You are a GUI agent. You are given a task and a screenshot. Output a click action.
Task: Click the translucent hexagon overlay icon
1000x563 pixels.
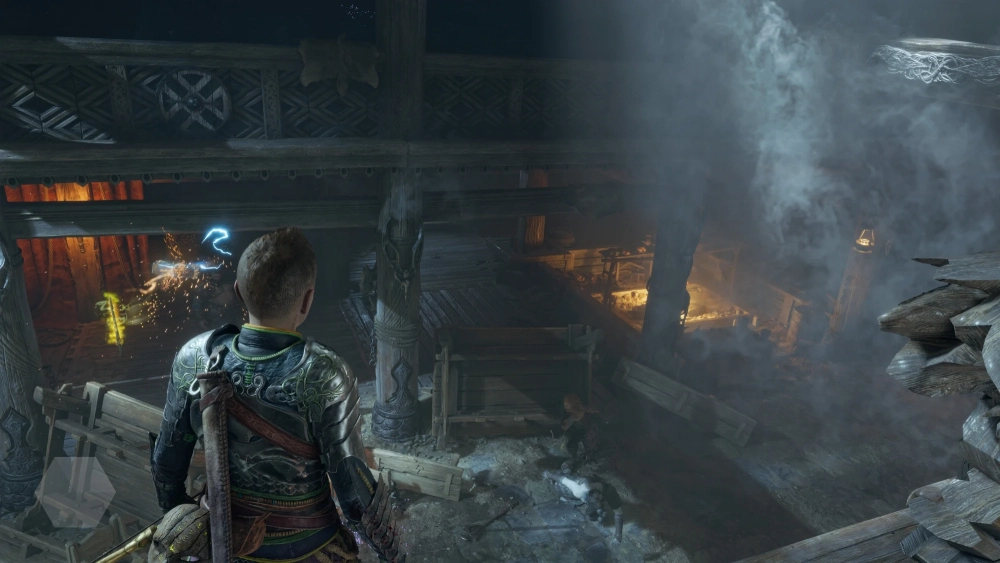click(x=75, y=492)
